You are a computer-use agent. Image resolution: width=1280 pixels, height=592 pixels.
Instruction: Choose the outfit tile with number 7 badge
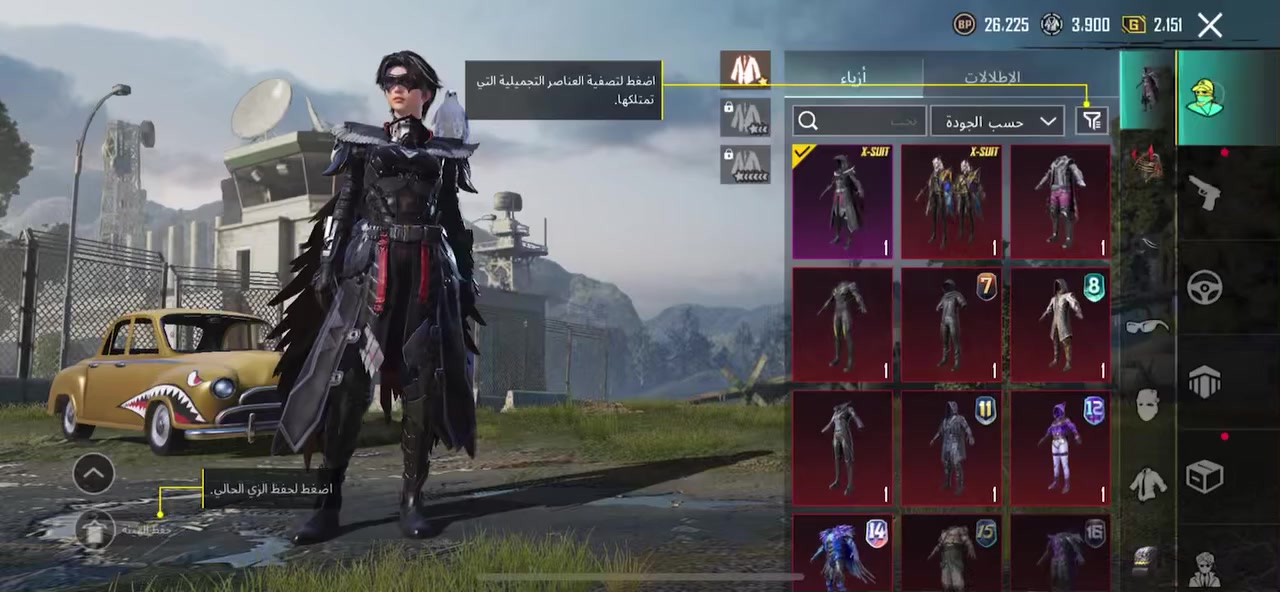(951, 324)
